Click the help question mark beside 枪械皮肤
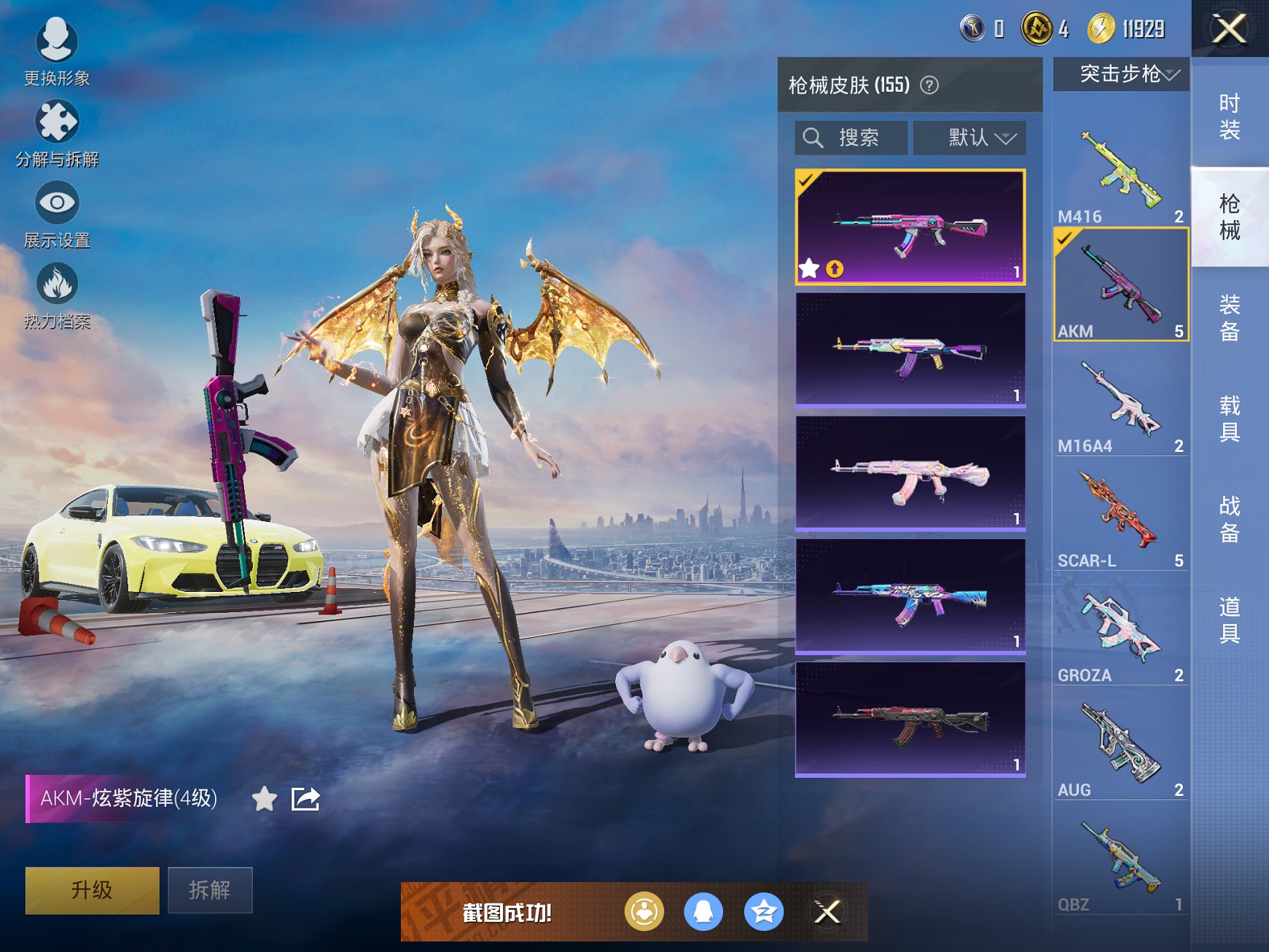This screenshot has height=952, width=1269. pyautogui.click(x=929, y=85)
